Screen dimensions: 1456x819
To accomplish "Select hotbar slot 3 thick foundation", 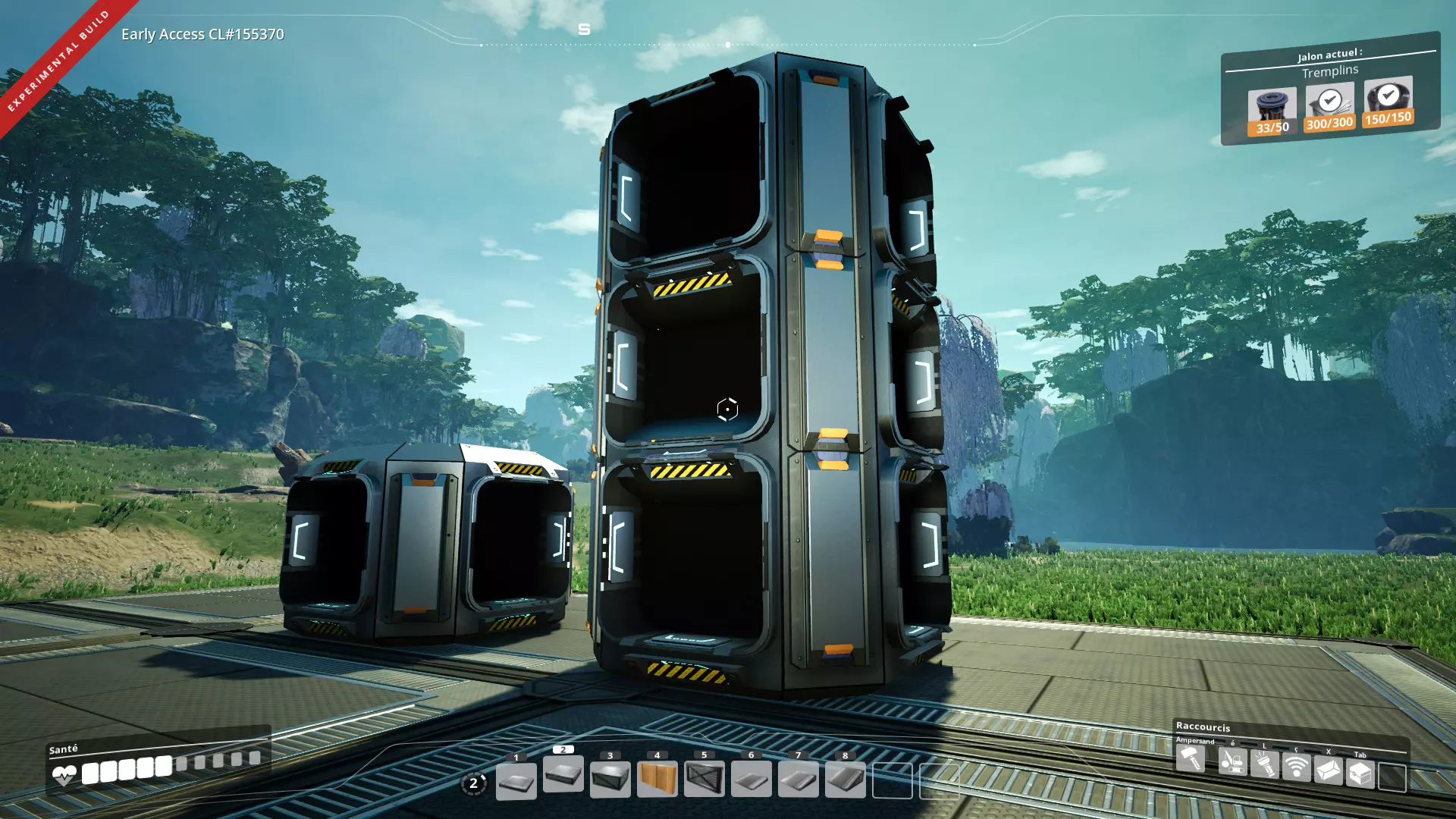I will [610, 779].
